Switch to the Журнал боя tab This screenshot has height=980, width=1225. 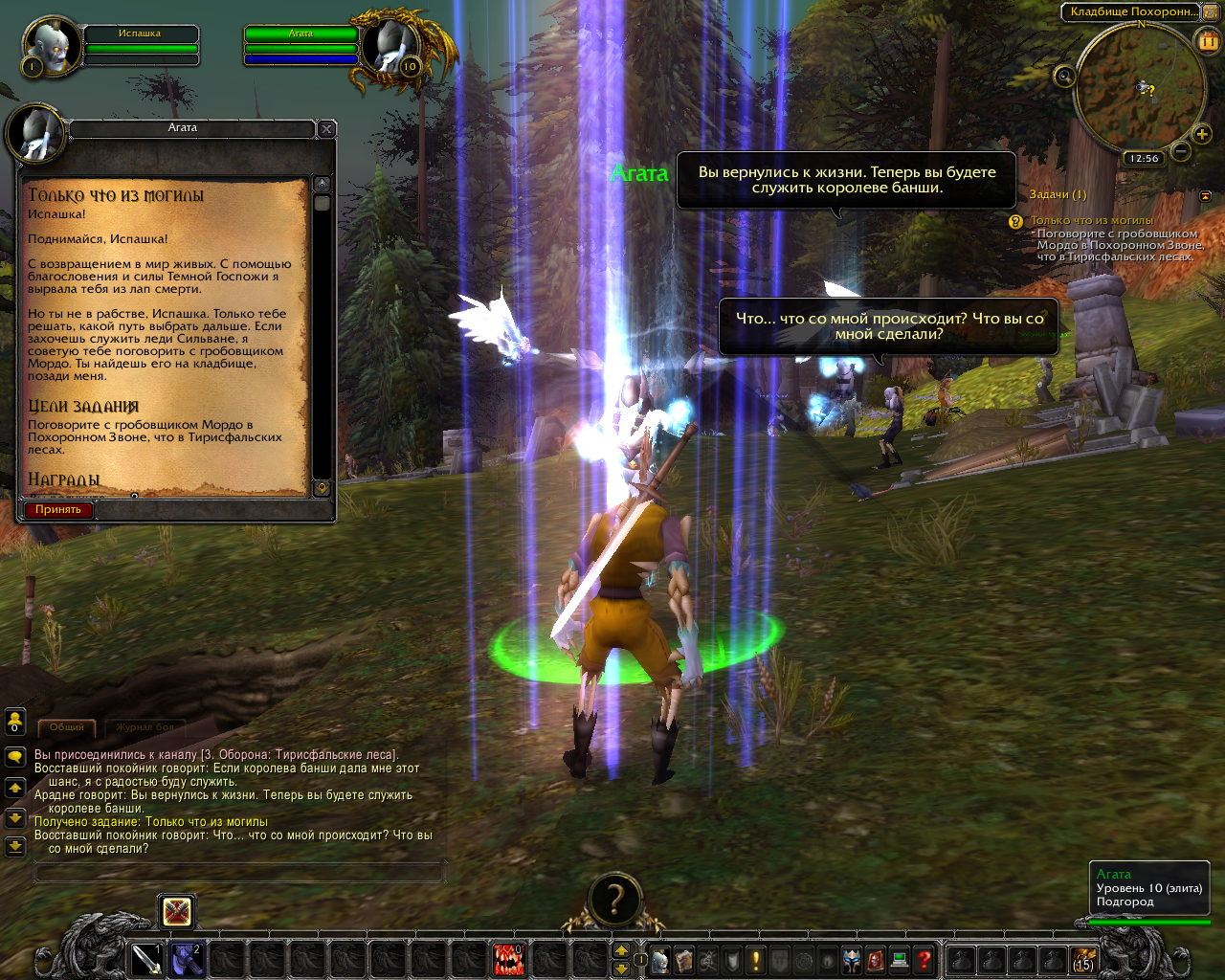(145, 727)
